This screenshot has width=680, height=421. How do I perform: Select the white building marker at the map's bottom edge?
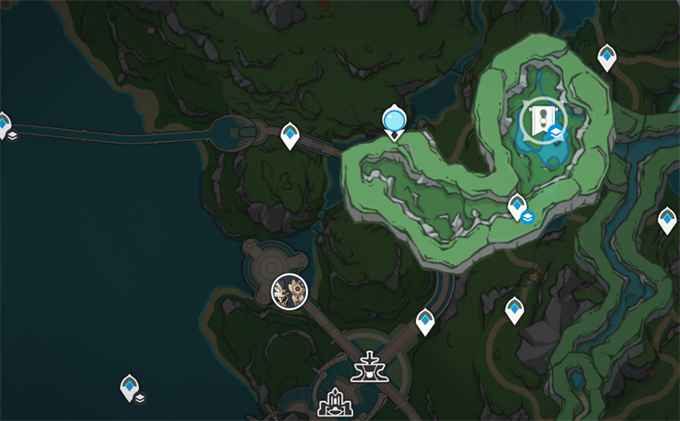tap(331, 406)
